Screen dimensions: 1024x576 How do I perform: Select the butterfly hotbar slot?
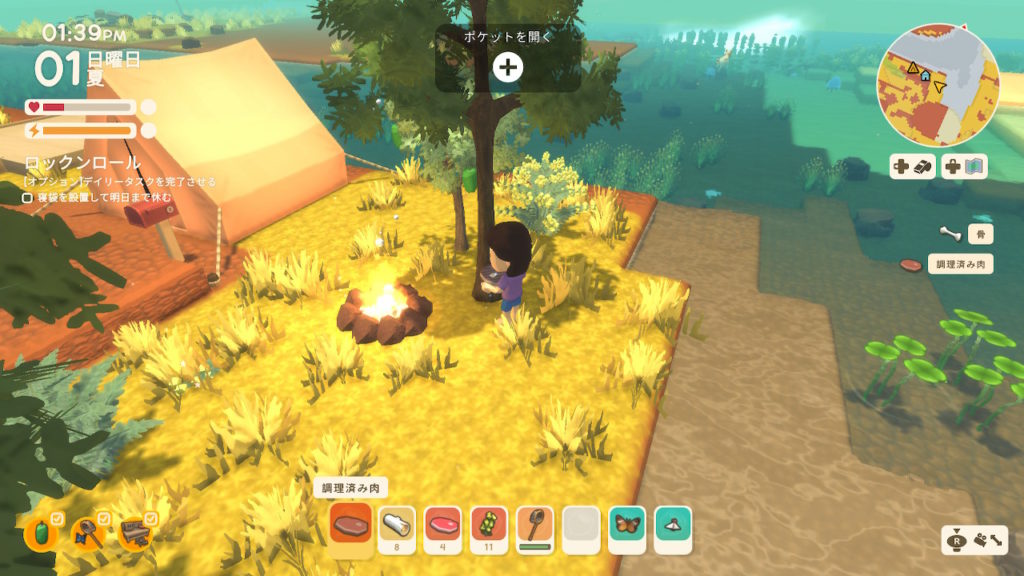tap(627, 524)
